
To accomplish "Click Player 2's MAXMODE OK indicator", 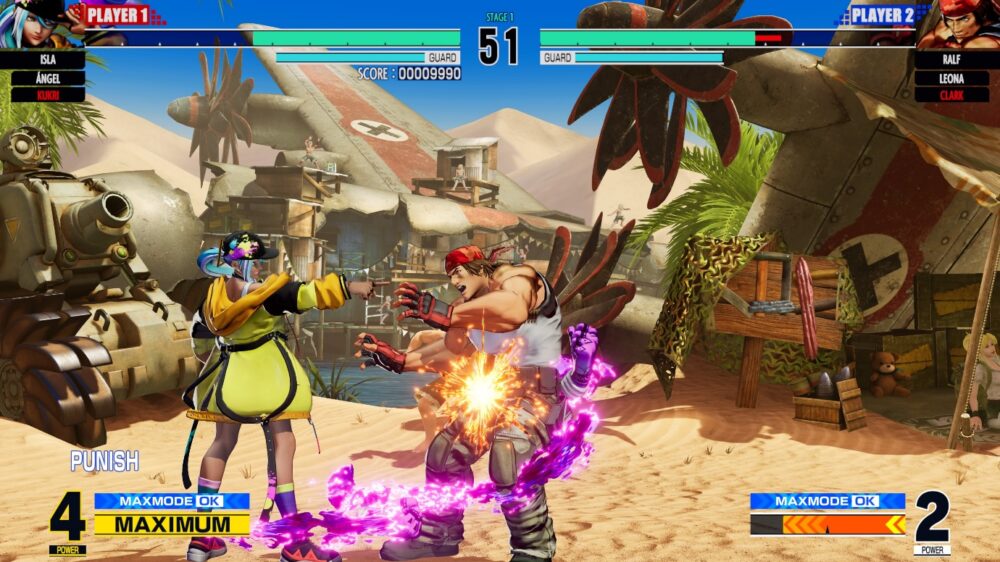I will coord(828,501).
